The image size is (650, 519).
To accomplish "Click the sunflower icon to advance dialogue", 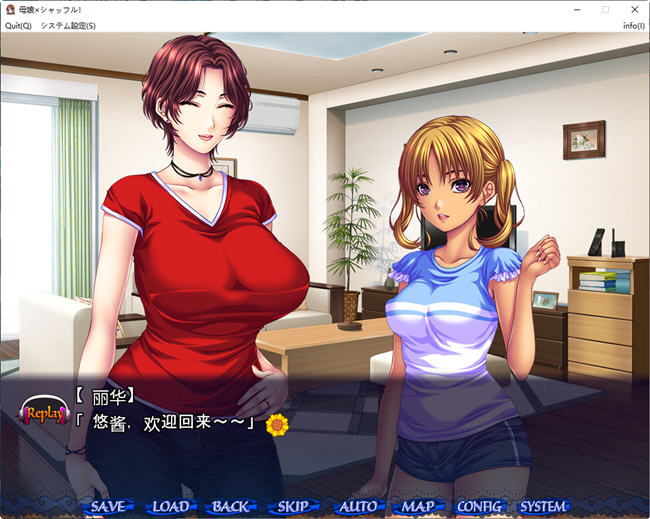I will (x=277, y=423).
